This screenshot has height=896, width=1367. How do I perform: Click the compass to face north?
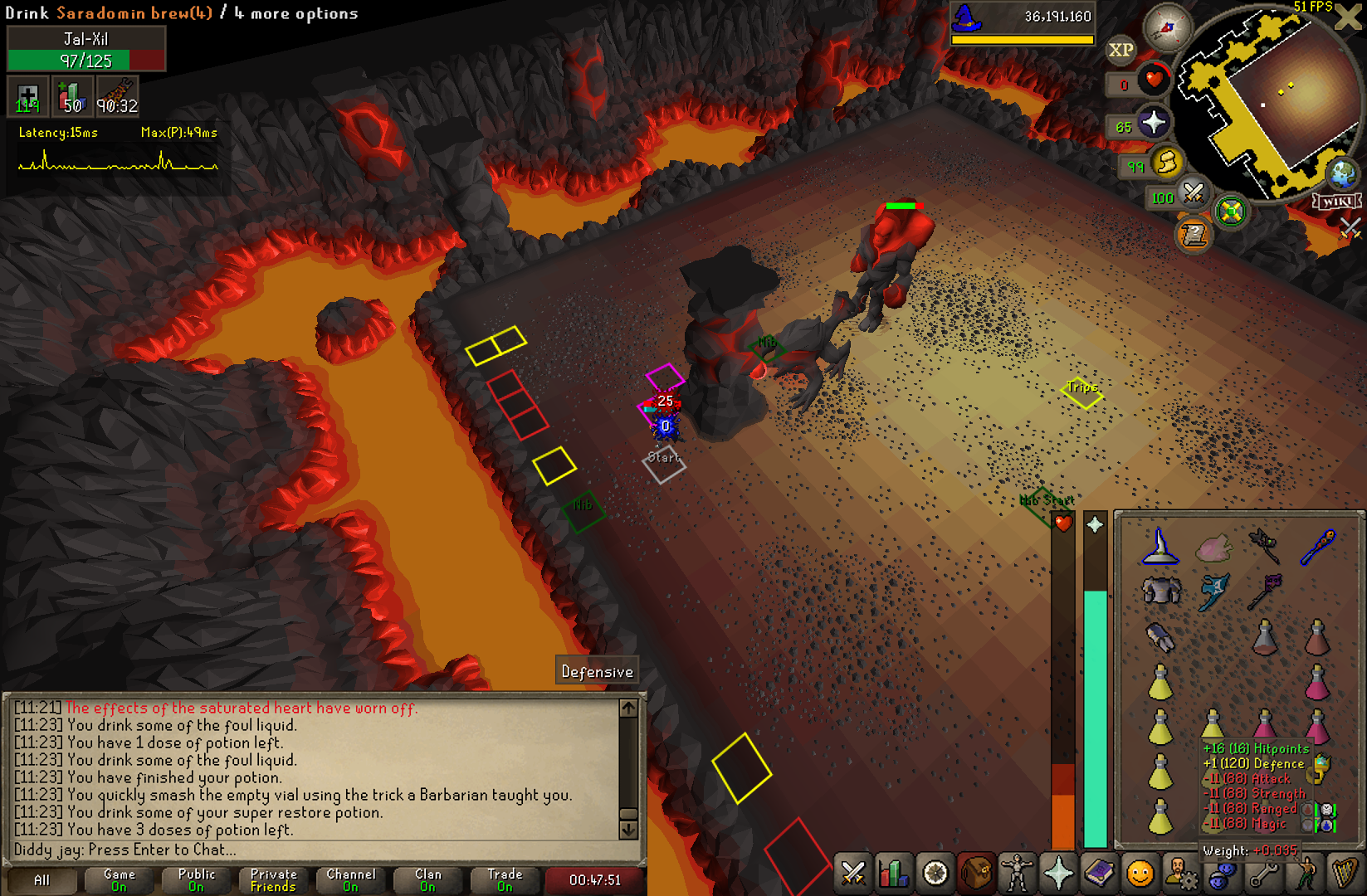pyautogui.click(x=1167, y=27)
